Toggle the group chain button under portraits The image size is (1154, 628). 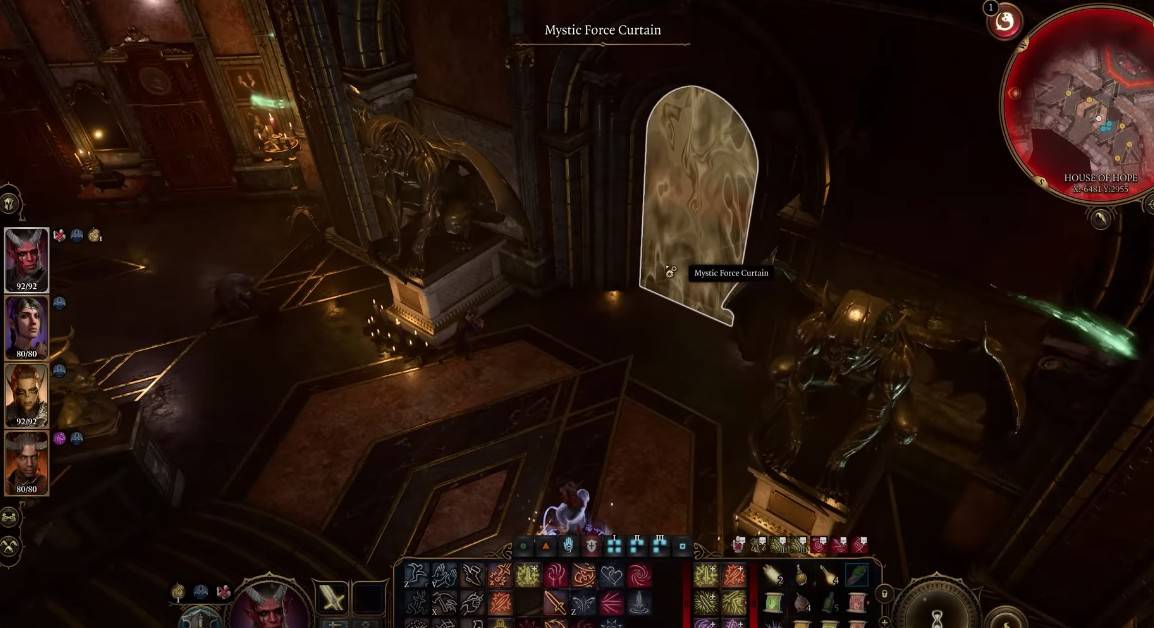tap(11, 518)
